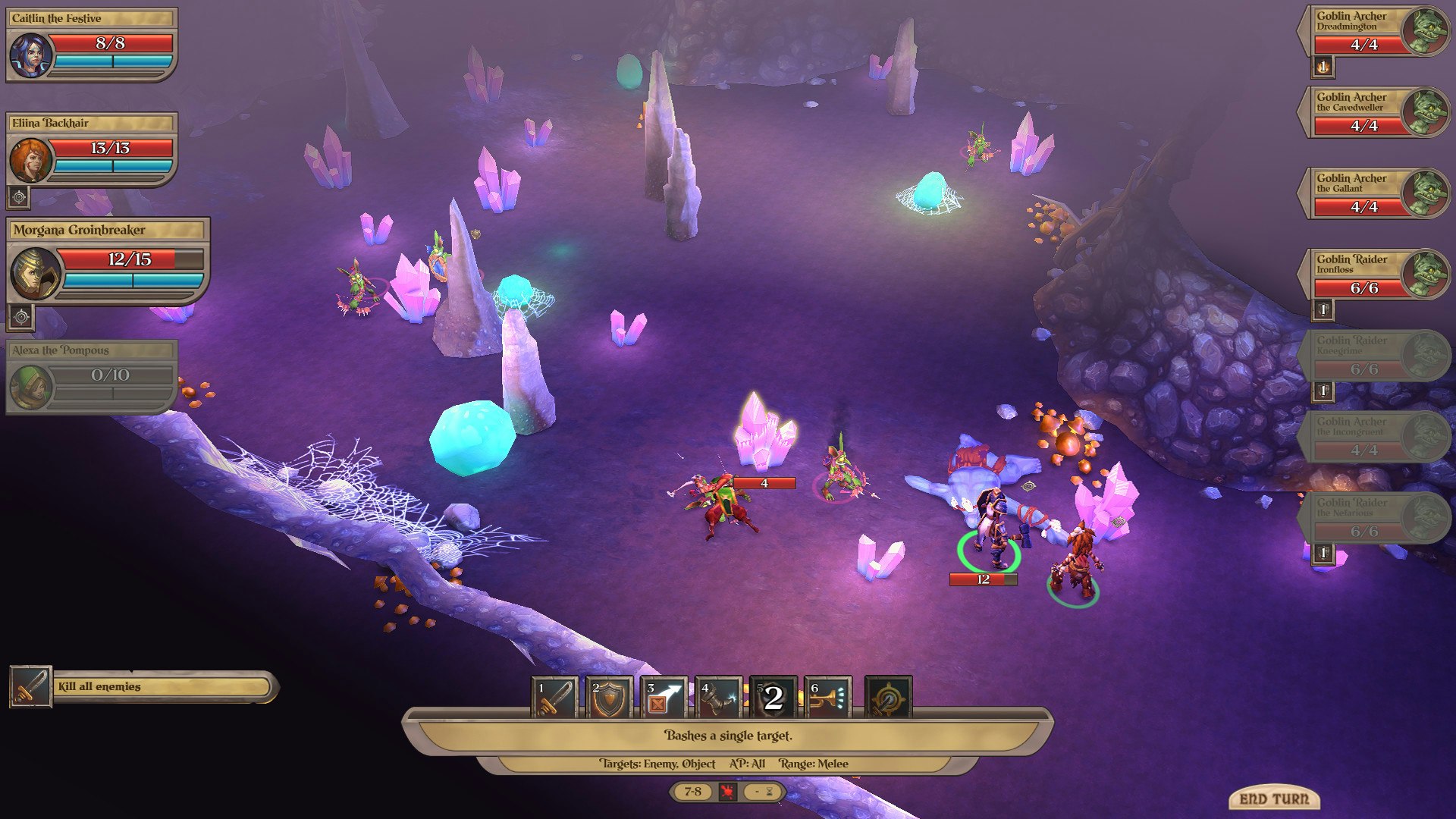Select the cooldown ability in slot 5

coord(773,698)
